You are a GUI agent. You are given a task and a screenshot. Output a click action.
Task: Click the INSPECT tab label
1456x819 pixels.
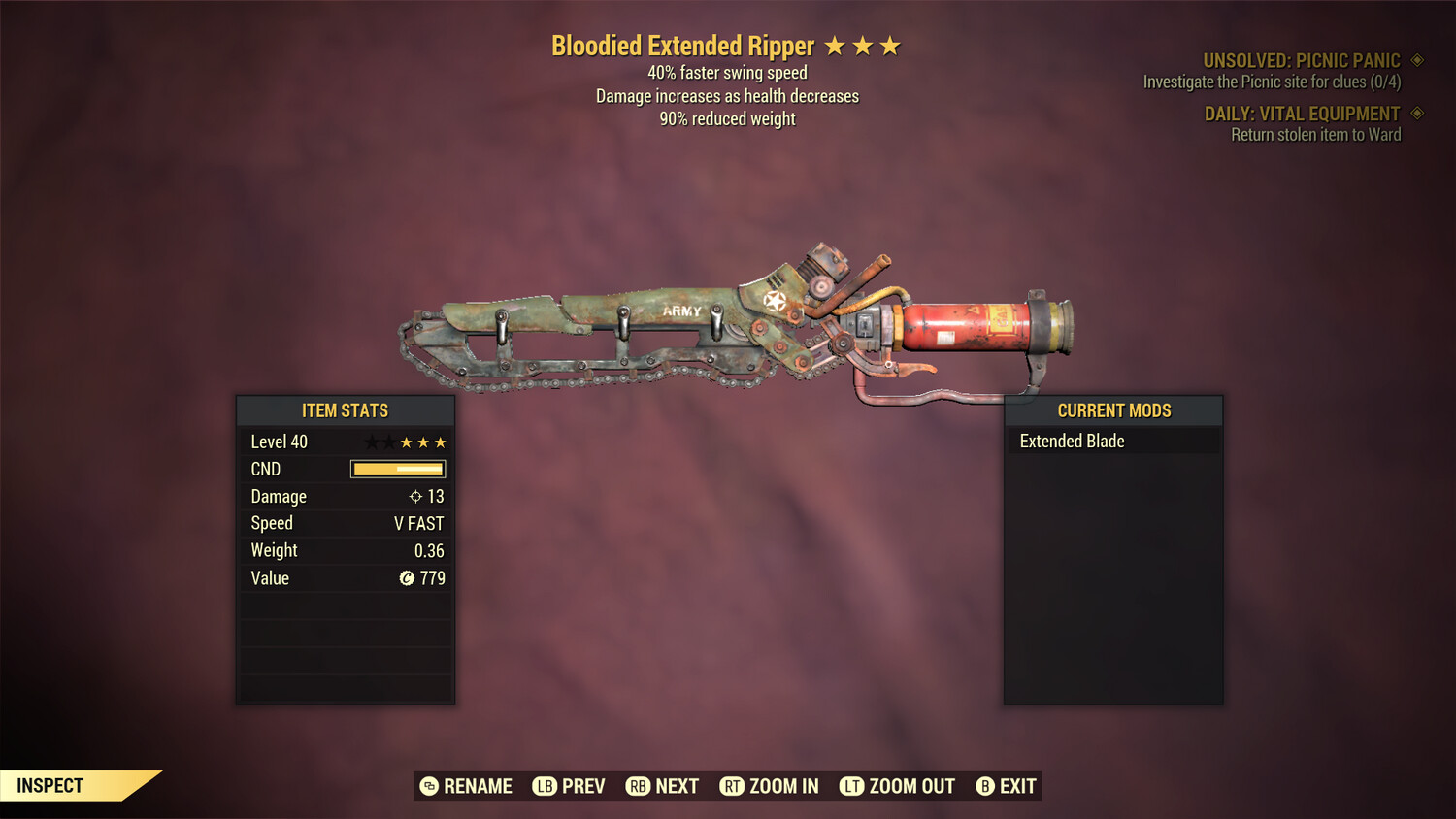(x=50, y=785)
